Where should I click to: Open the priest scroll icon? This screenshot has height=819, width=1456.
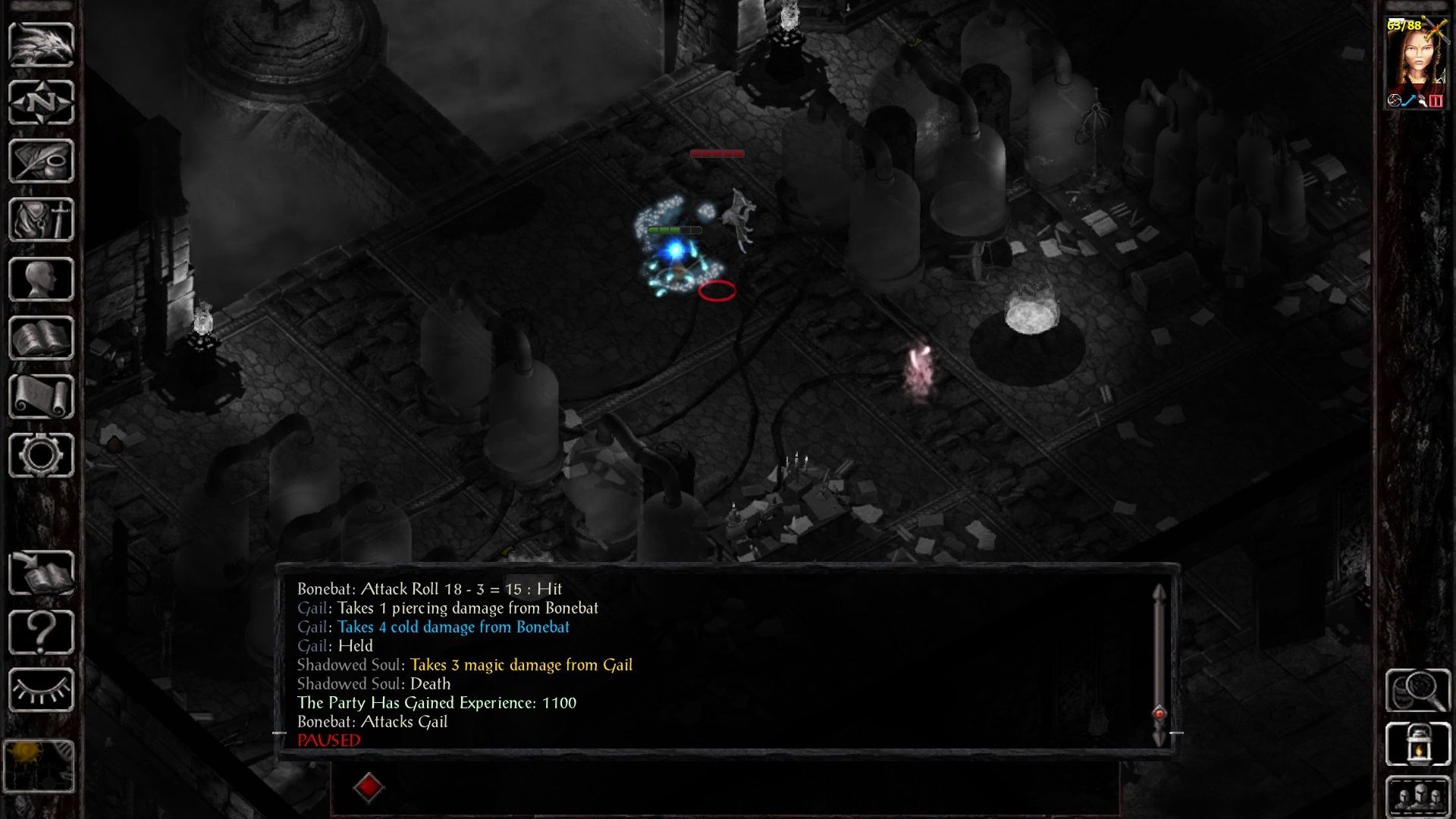(x=41, y=397)
